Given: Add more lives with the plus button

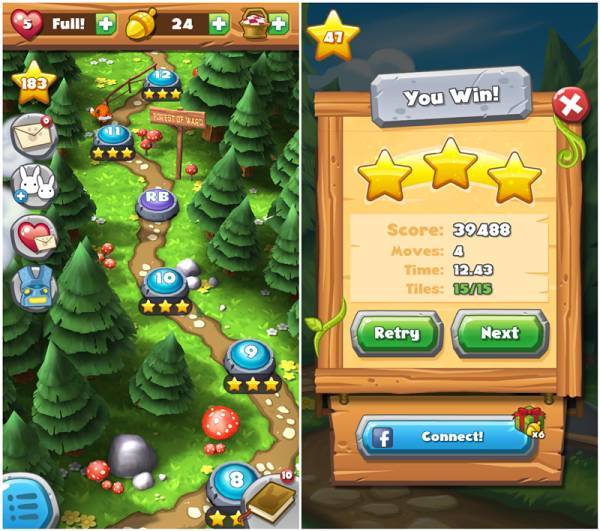Looking at the screenshot, I should [x=106, y=22].
